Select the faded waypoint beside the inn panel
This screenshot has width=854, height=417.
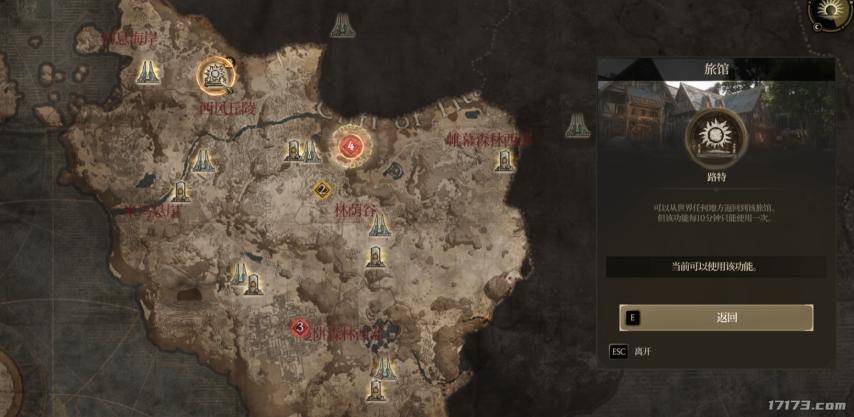tap(575, 124)
